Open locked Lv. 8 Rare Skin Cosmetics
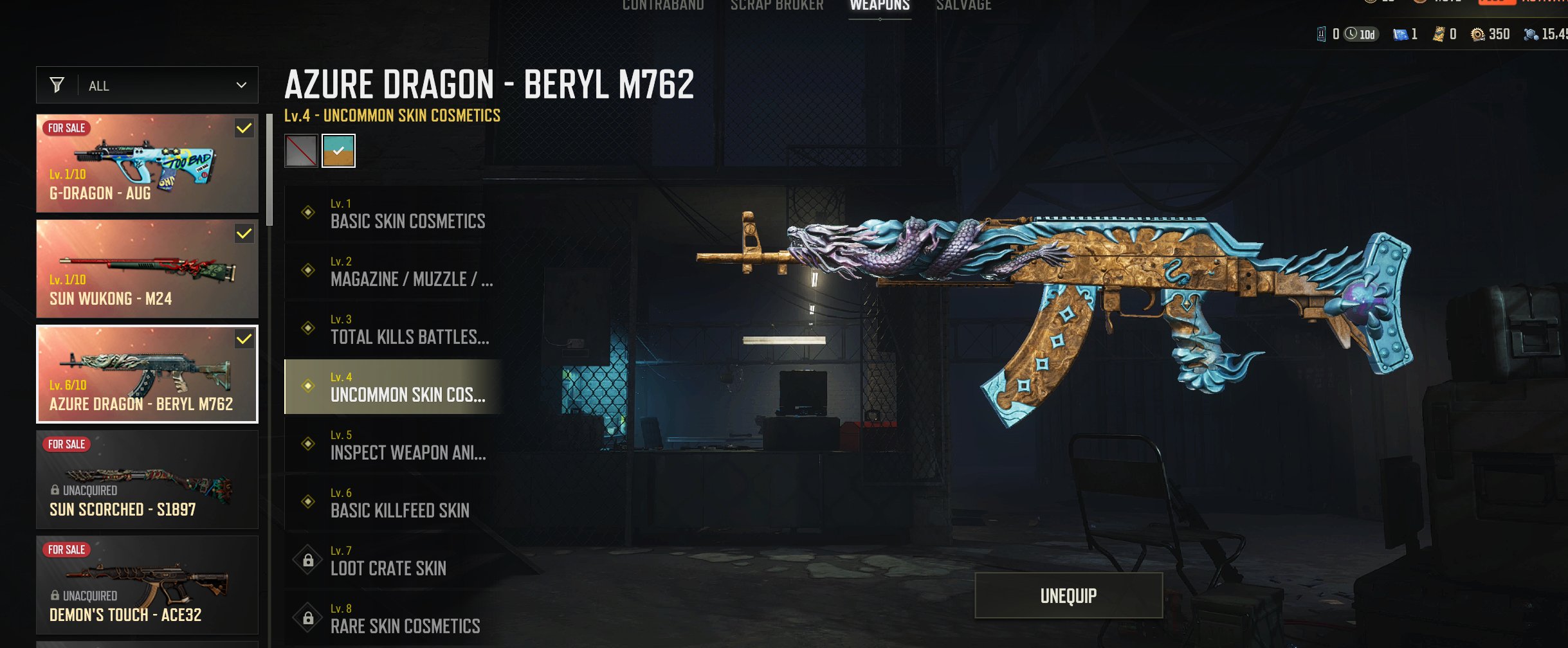Screen dimensions: 1568x648 pyautogui.click(x=392, y=618)
